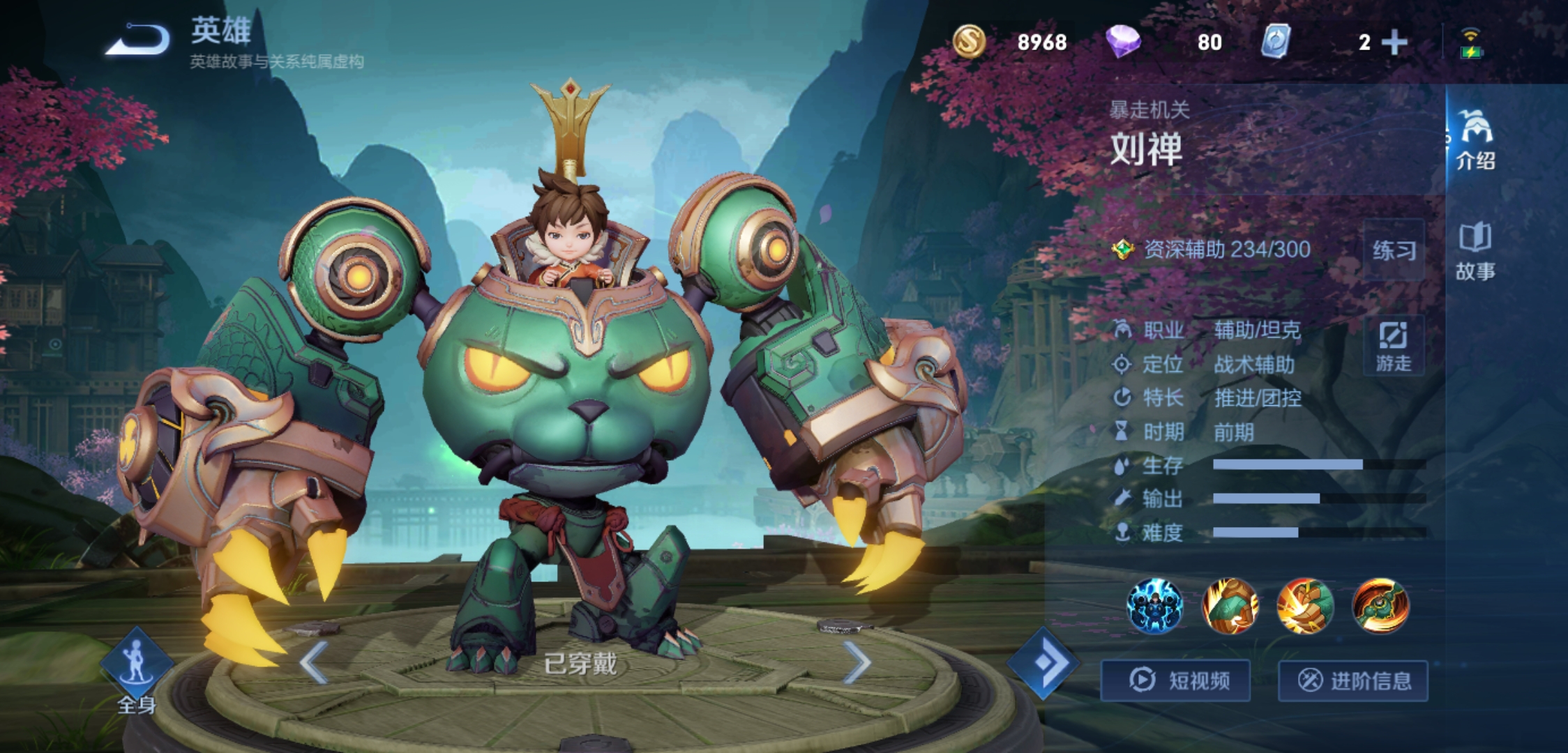Toggle the 全身 full-body view

coord(136,671)
